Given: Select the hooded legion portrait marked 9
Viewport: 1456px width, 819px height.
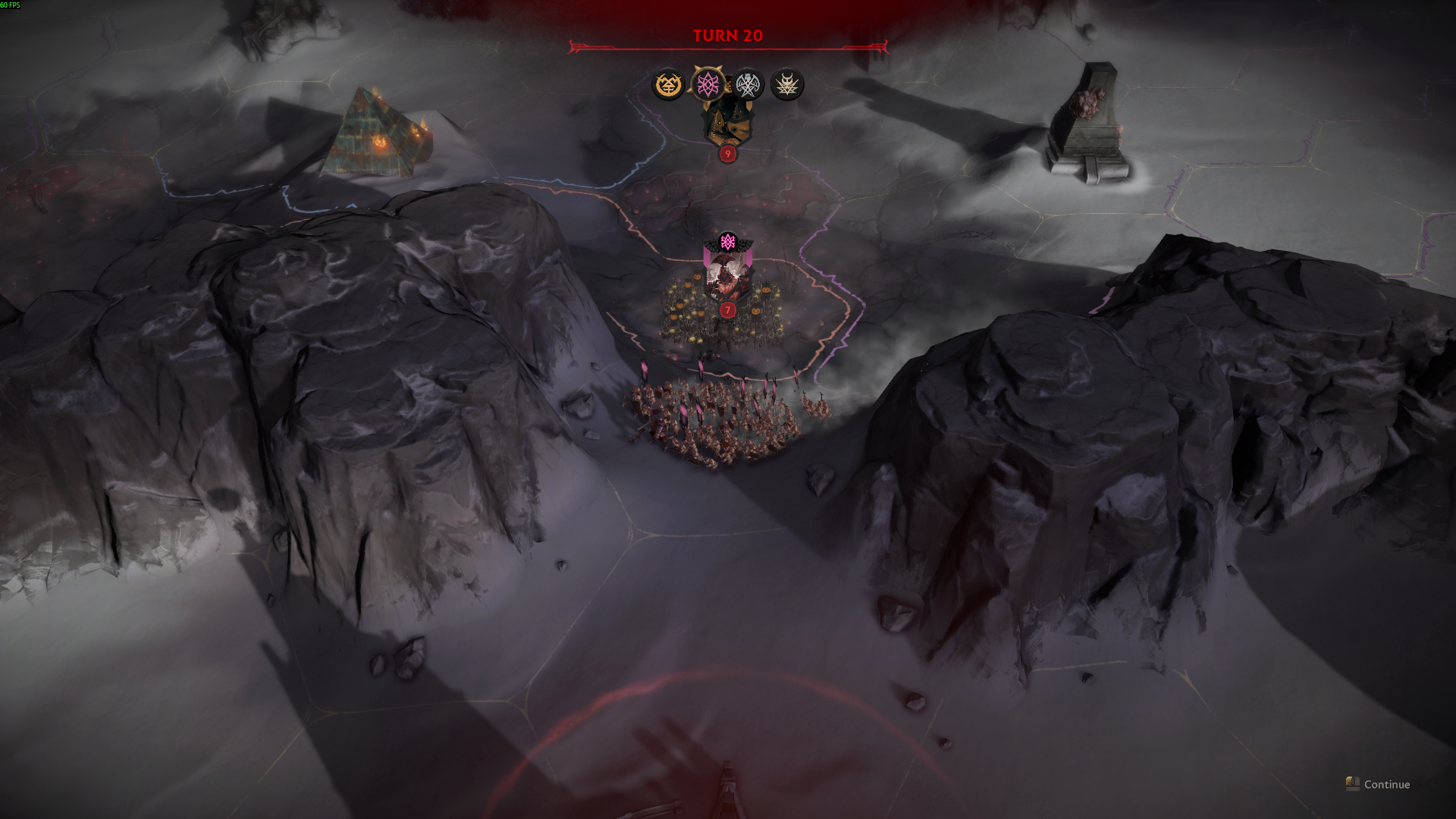Looking at the screenshot, I should point(727,121).
